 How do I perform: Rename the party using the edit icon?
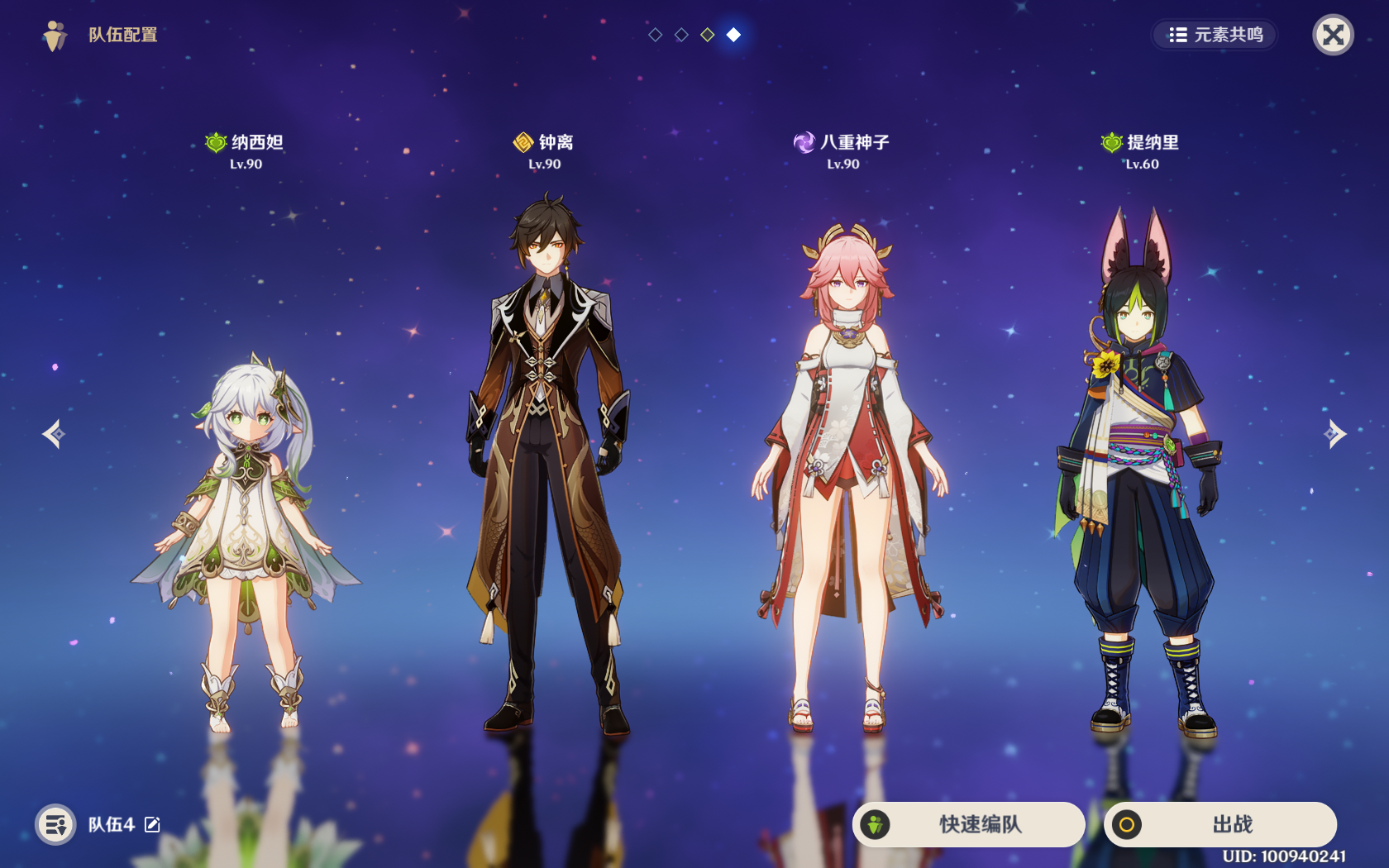tap(153, 824)
